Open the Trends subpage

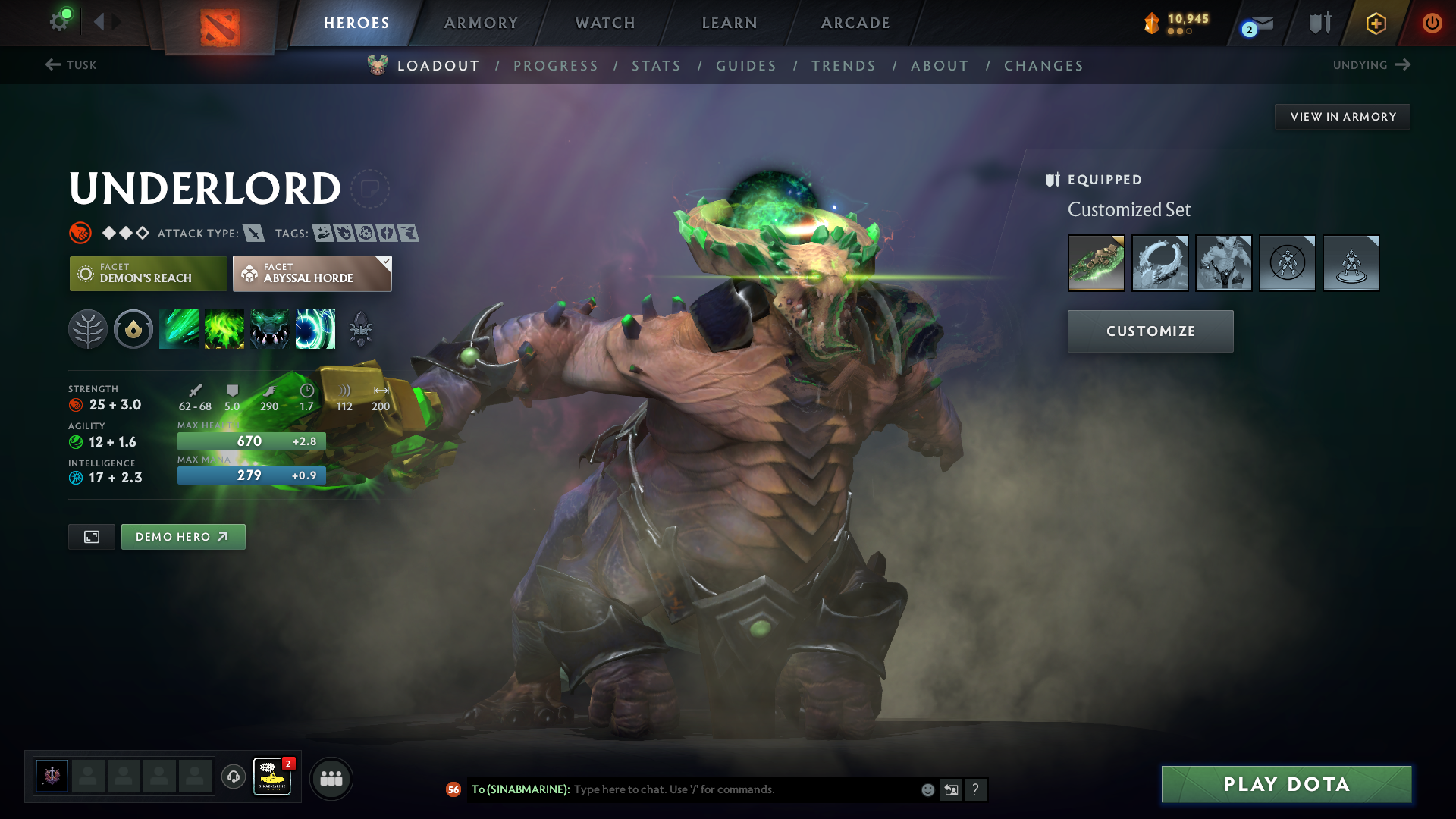843,66
